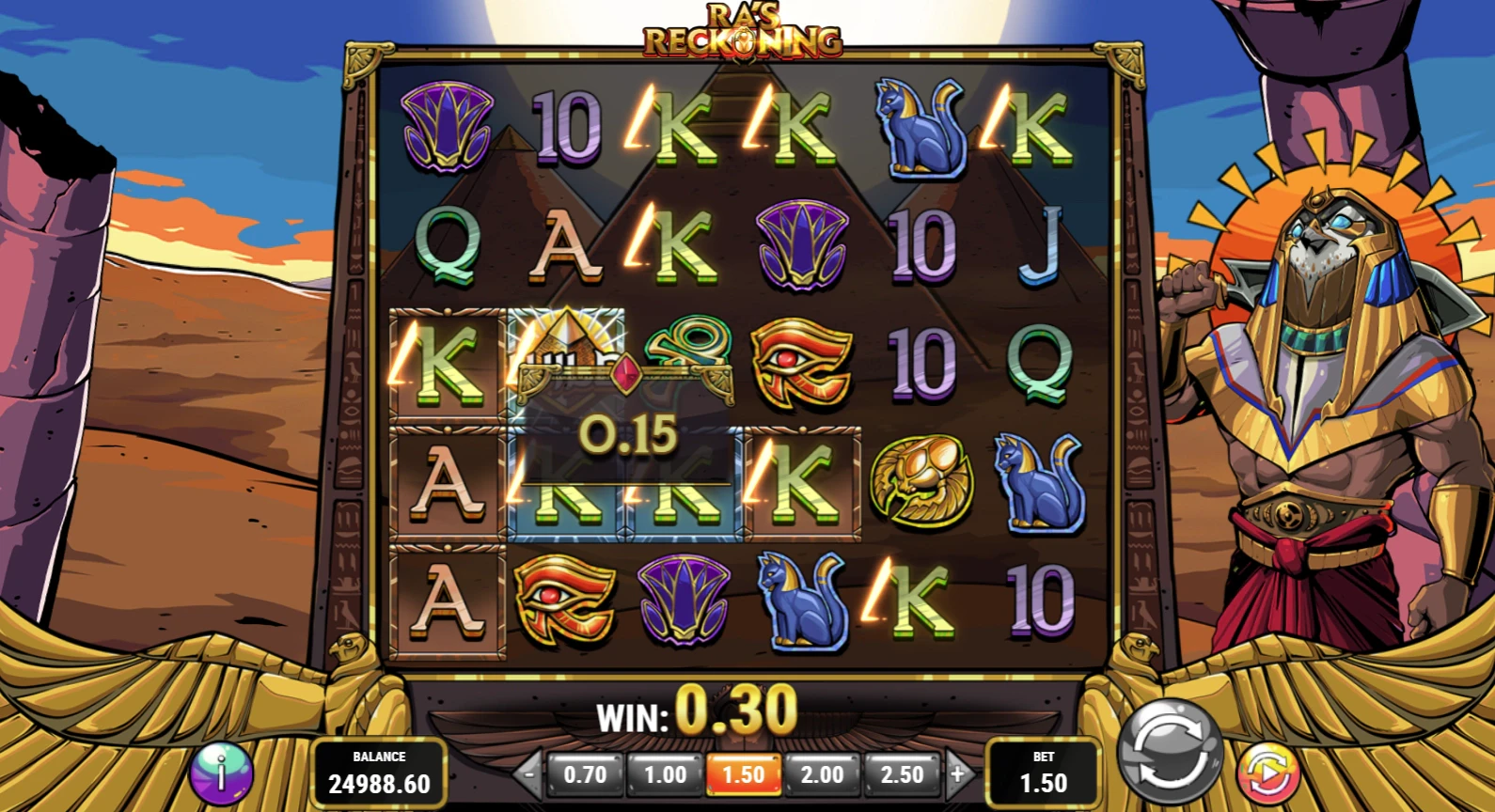Increase the bet with the plus stepper
The width and height of the screenshot is (1495, 812).
[x=957, y=774]
